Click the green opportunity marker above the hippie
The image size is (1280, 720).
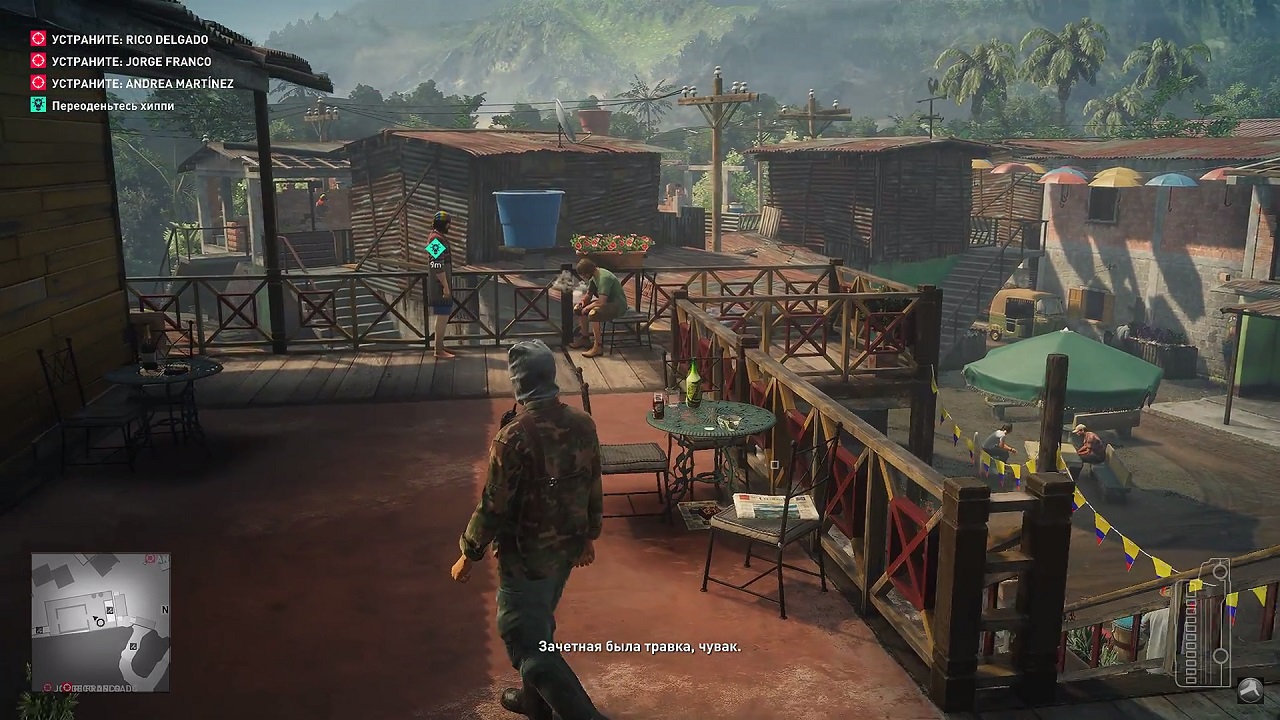(x=435, y=248)
